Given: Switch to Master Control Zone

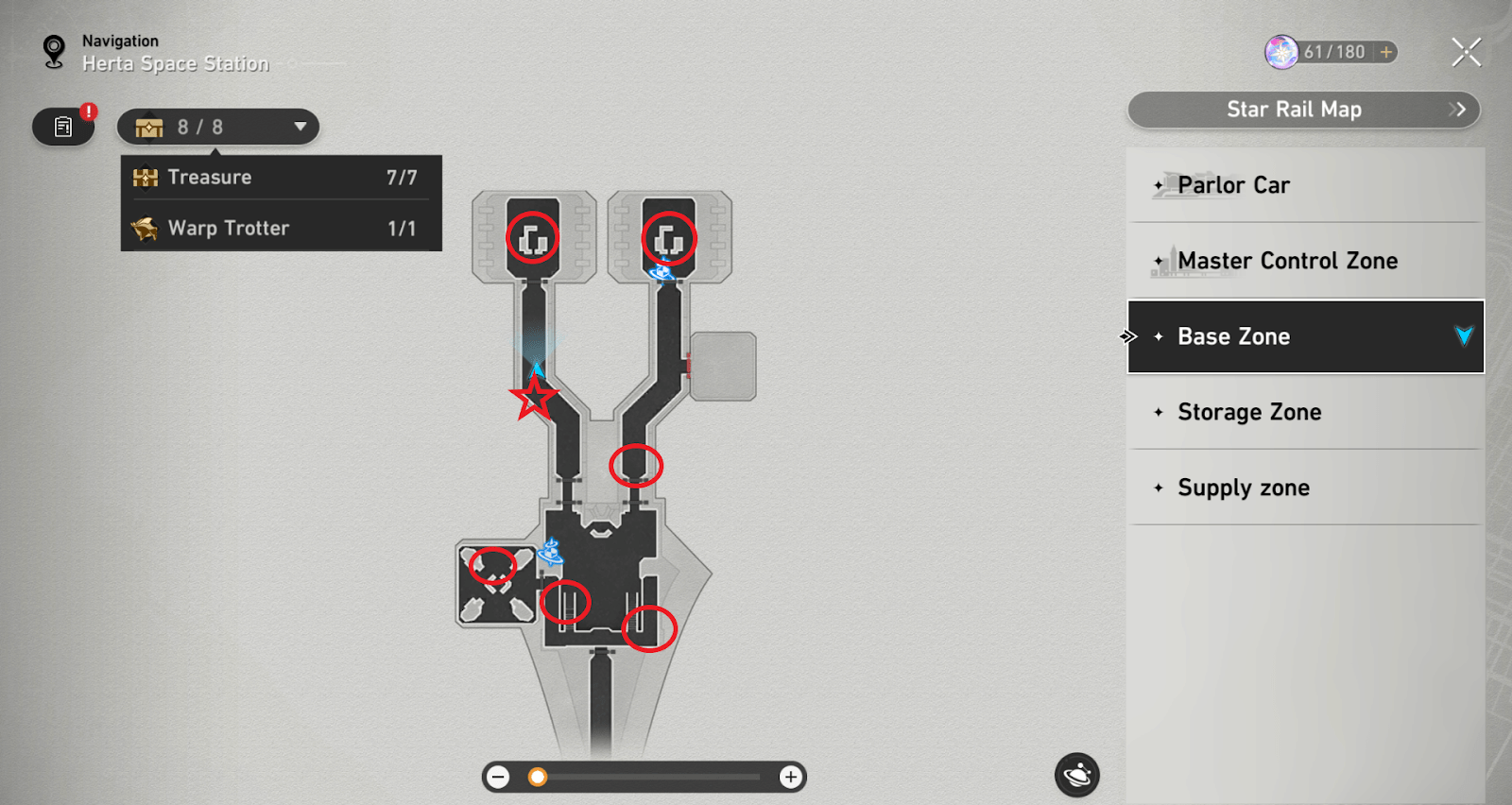Looking at the screenshot, I should pos(1305,261).
